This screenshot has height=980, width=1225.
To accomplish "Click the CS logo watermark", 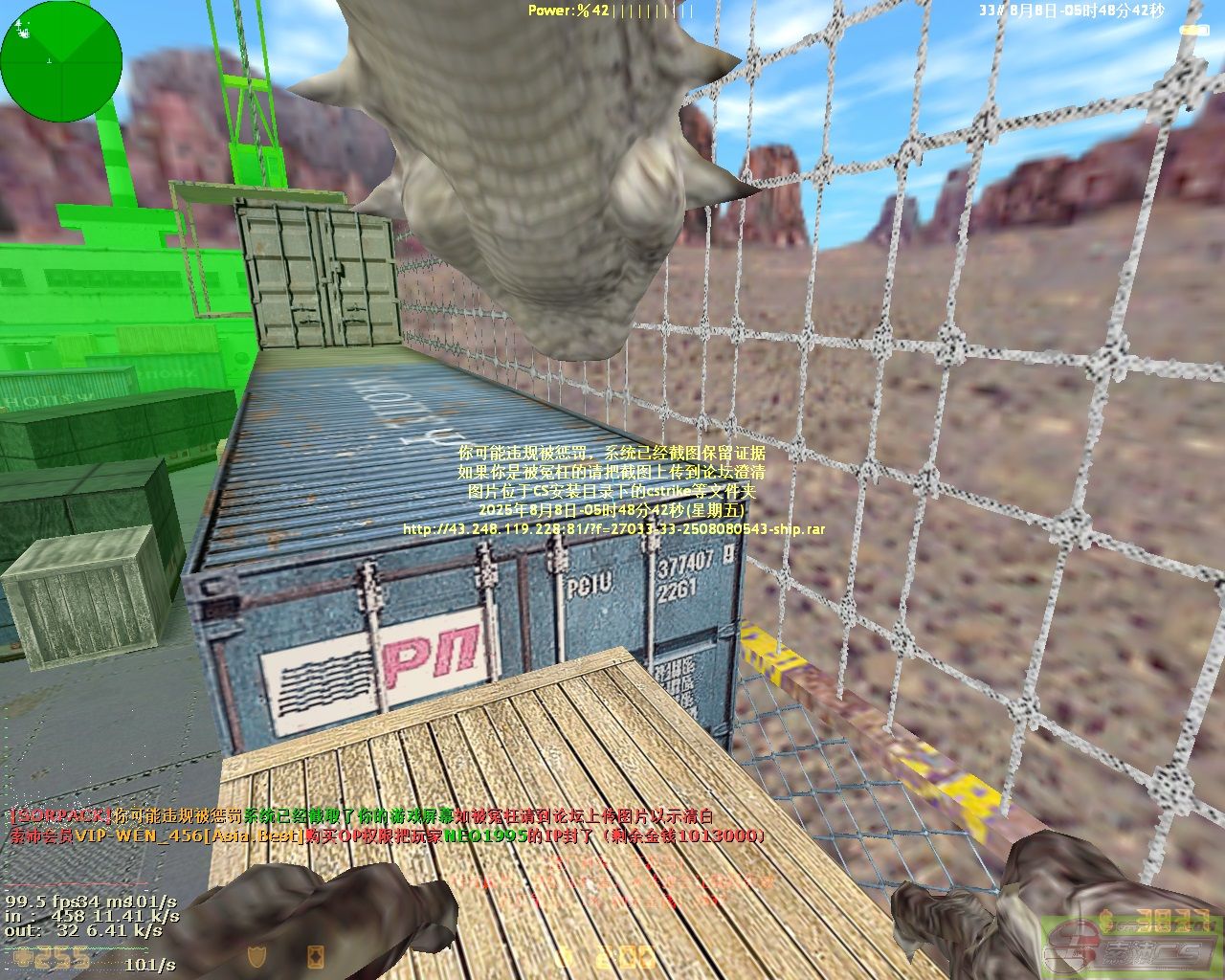I will (x=1127, y=948).
